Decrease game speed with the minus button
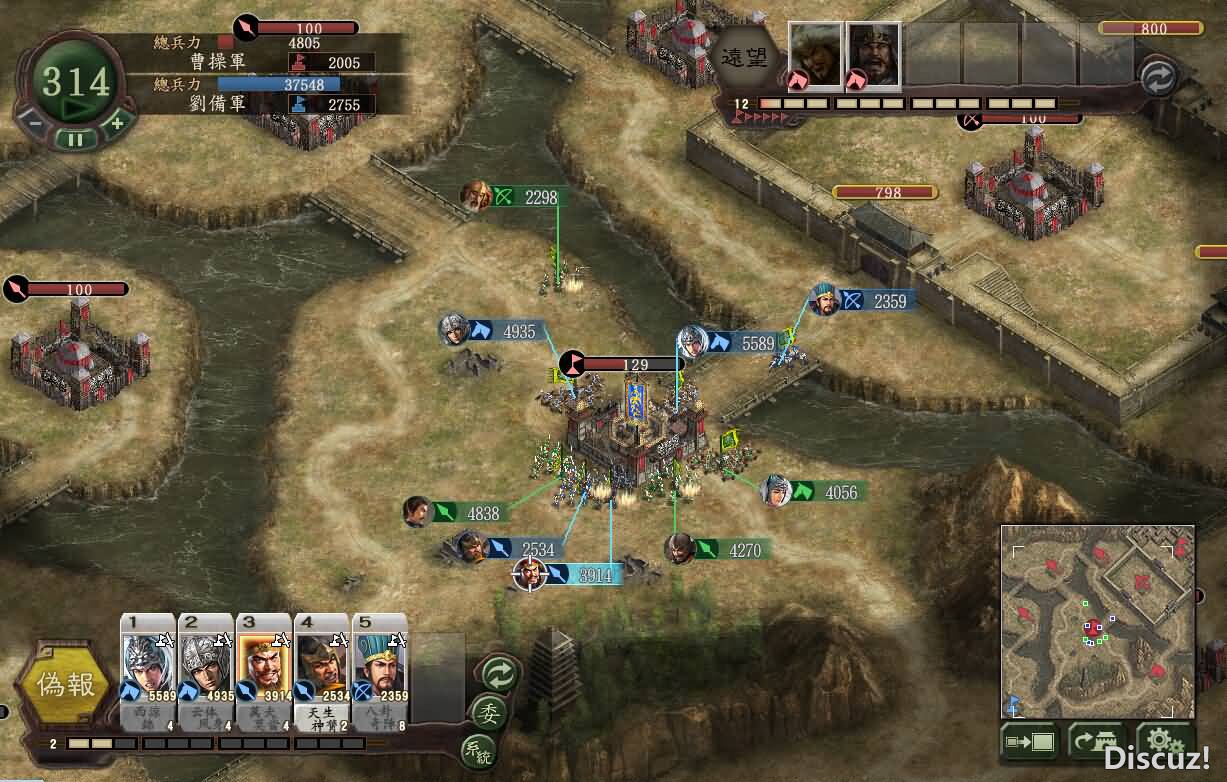1227x782 pixels. [34, 123]
